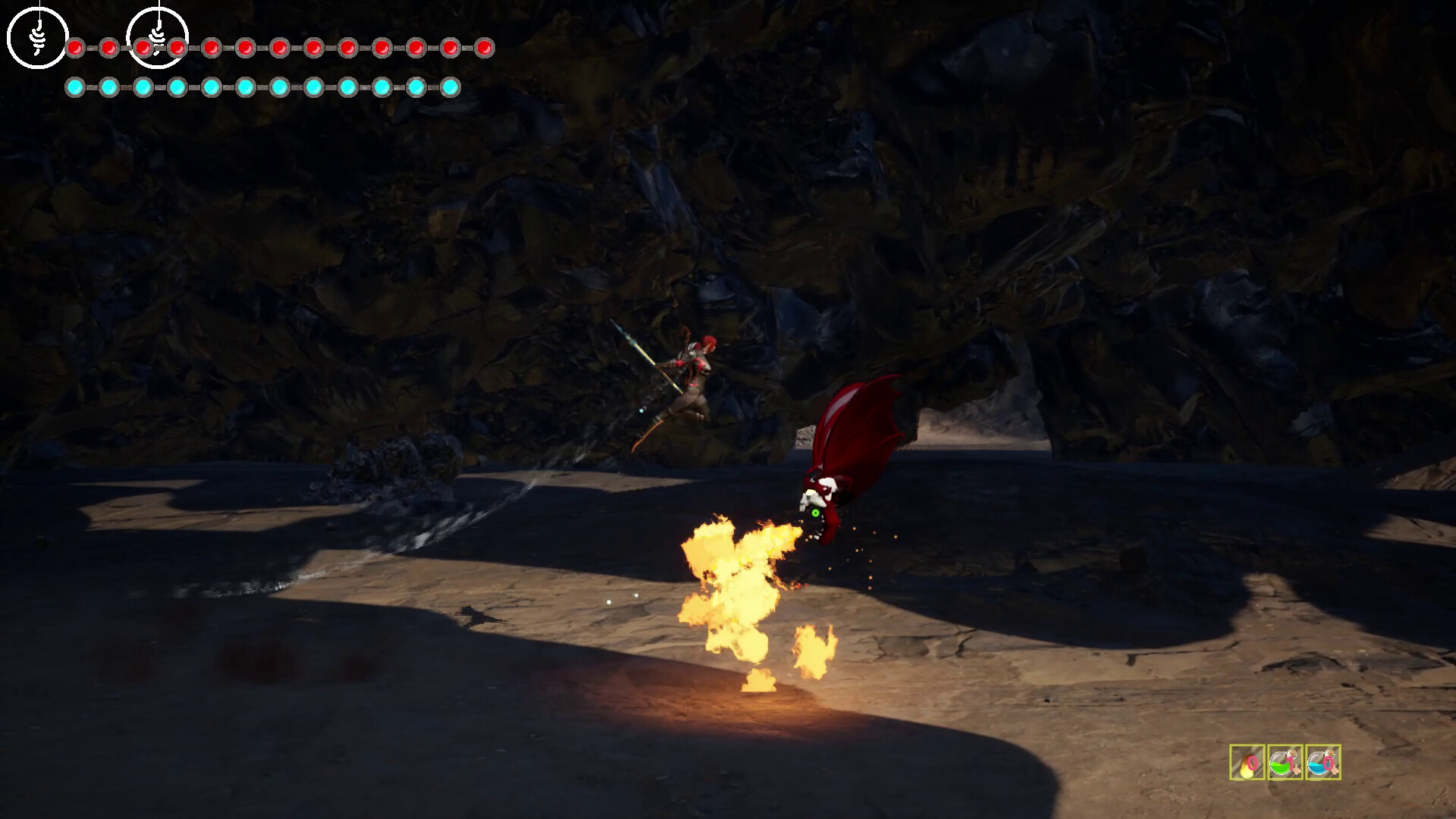
Task: Click the hand icon on the green potion
Action: pyautogui.click(x=1297, y=770)
